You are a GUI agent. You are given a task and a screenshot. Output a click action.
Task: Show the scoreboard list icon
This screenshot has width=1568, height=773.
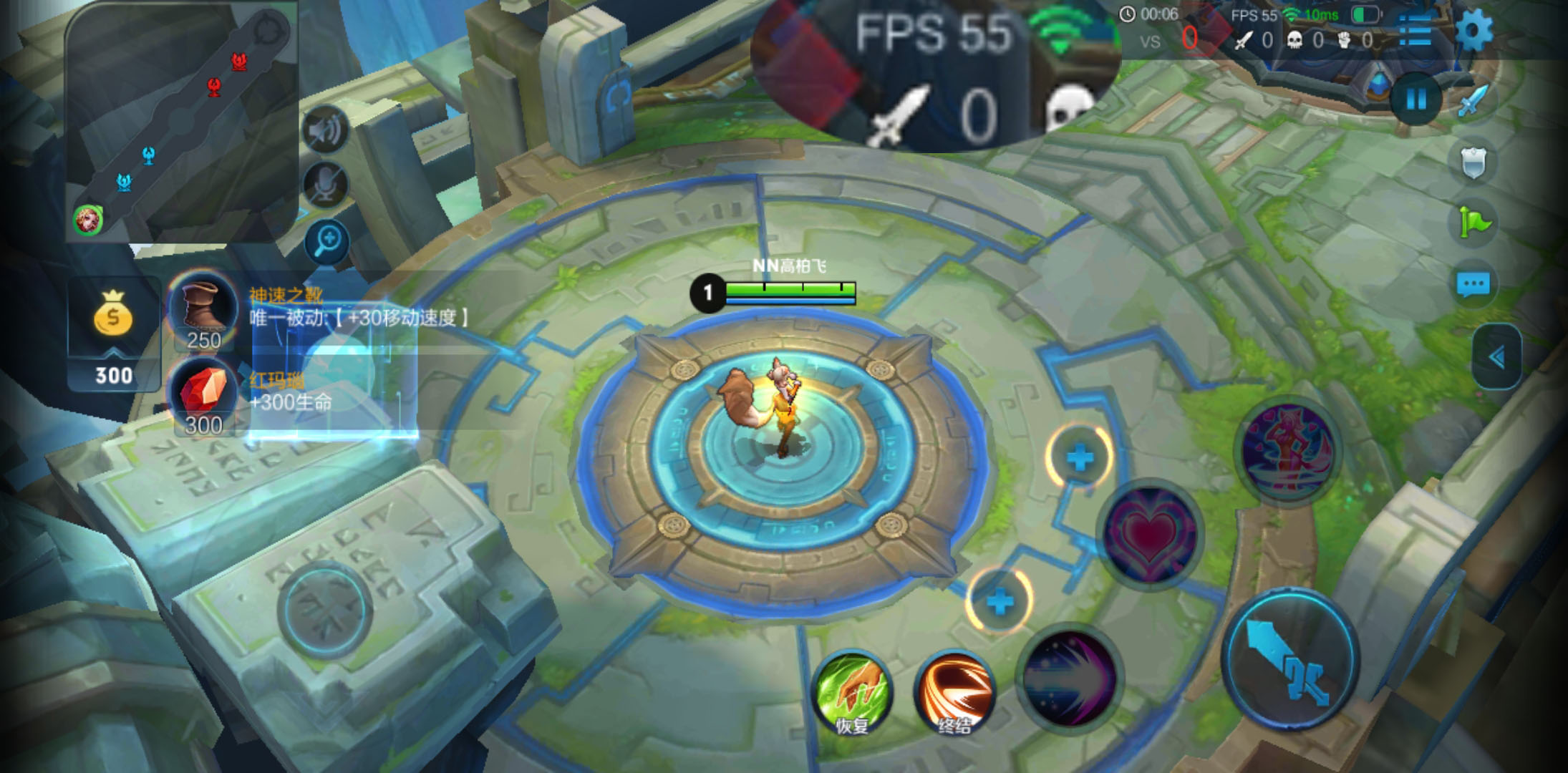[x=1415, y=31]
